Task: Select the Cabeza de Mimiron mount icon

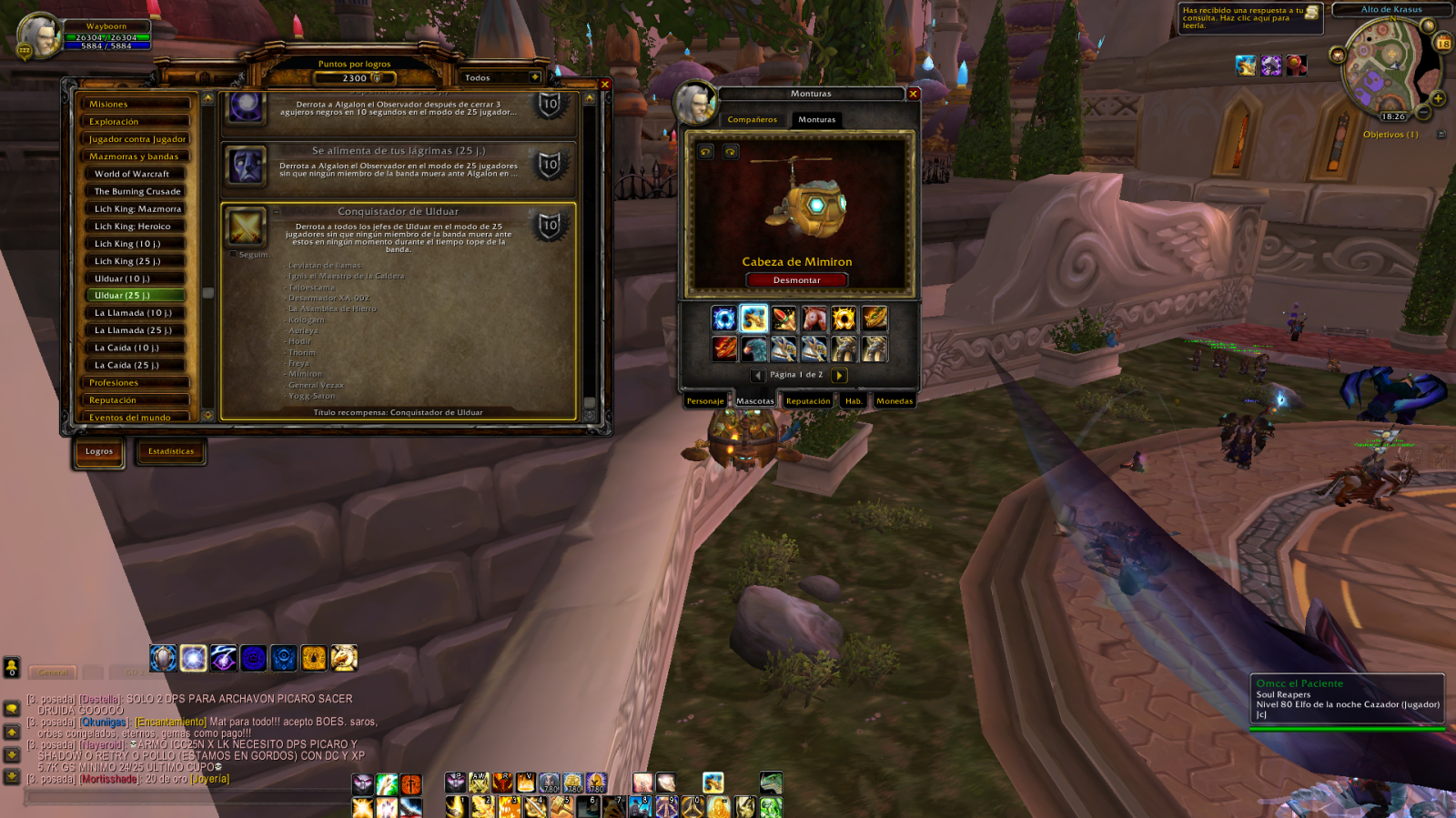Action: 753,318
